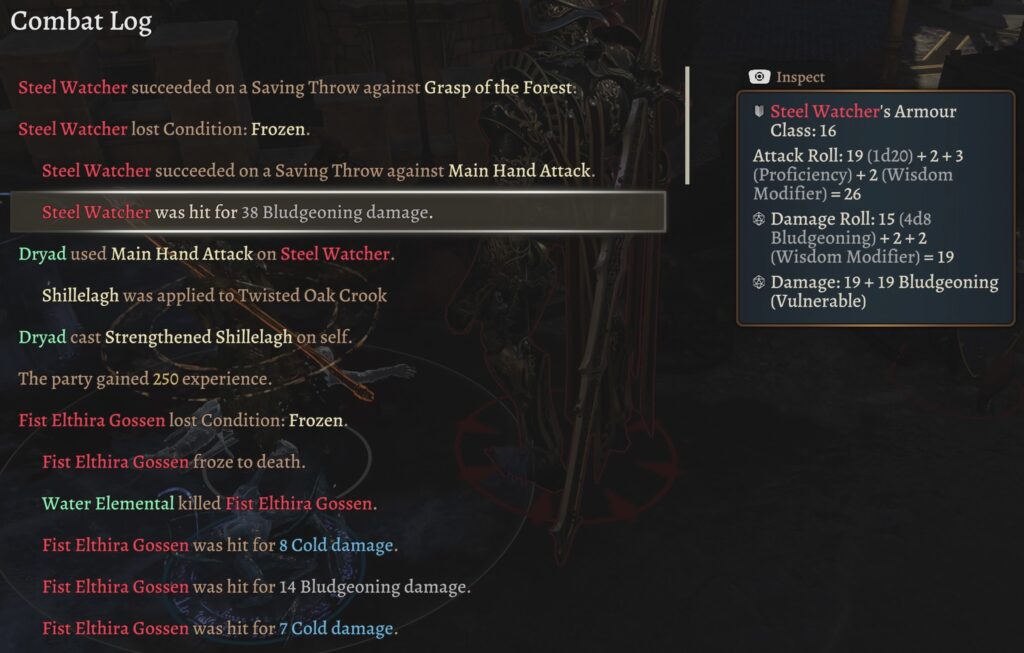Viewport: 1024px width, 653px height.
Task: Click the Steel Watcher lost Frozen condition entry
Action: (164, 129)
